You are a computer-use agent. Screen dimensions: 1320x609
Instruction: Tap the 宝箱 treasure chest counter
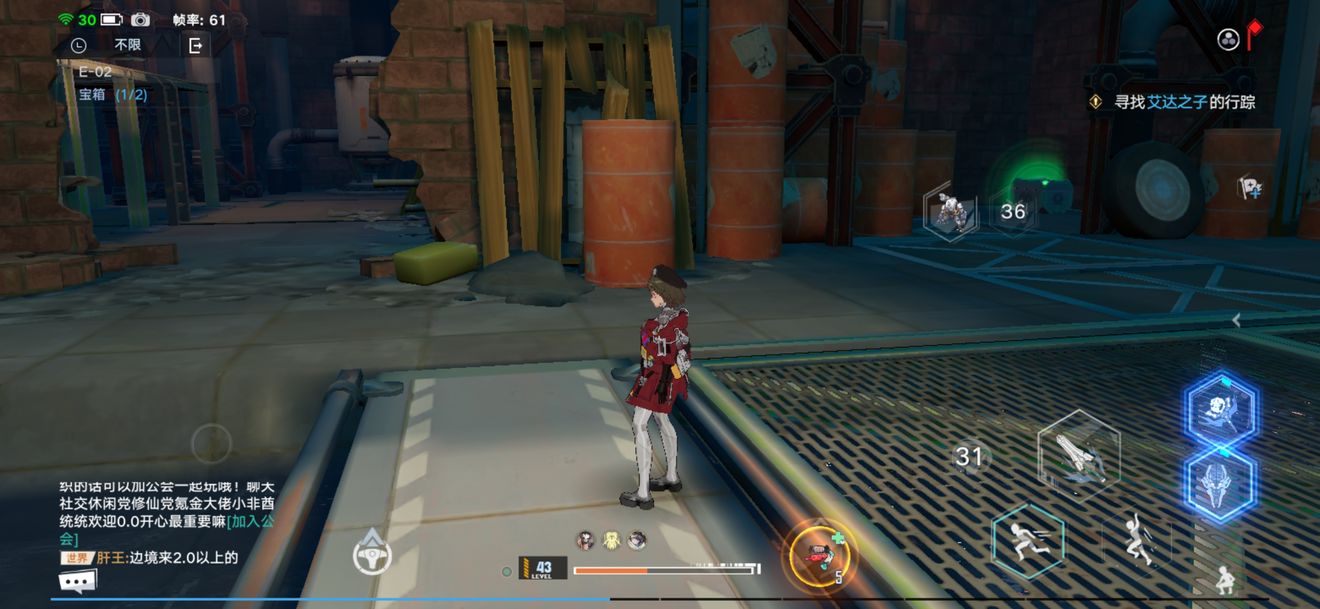112,95
